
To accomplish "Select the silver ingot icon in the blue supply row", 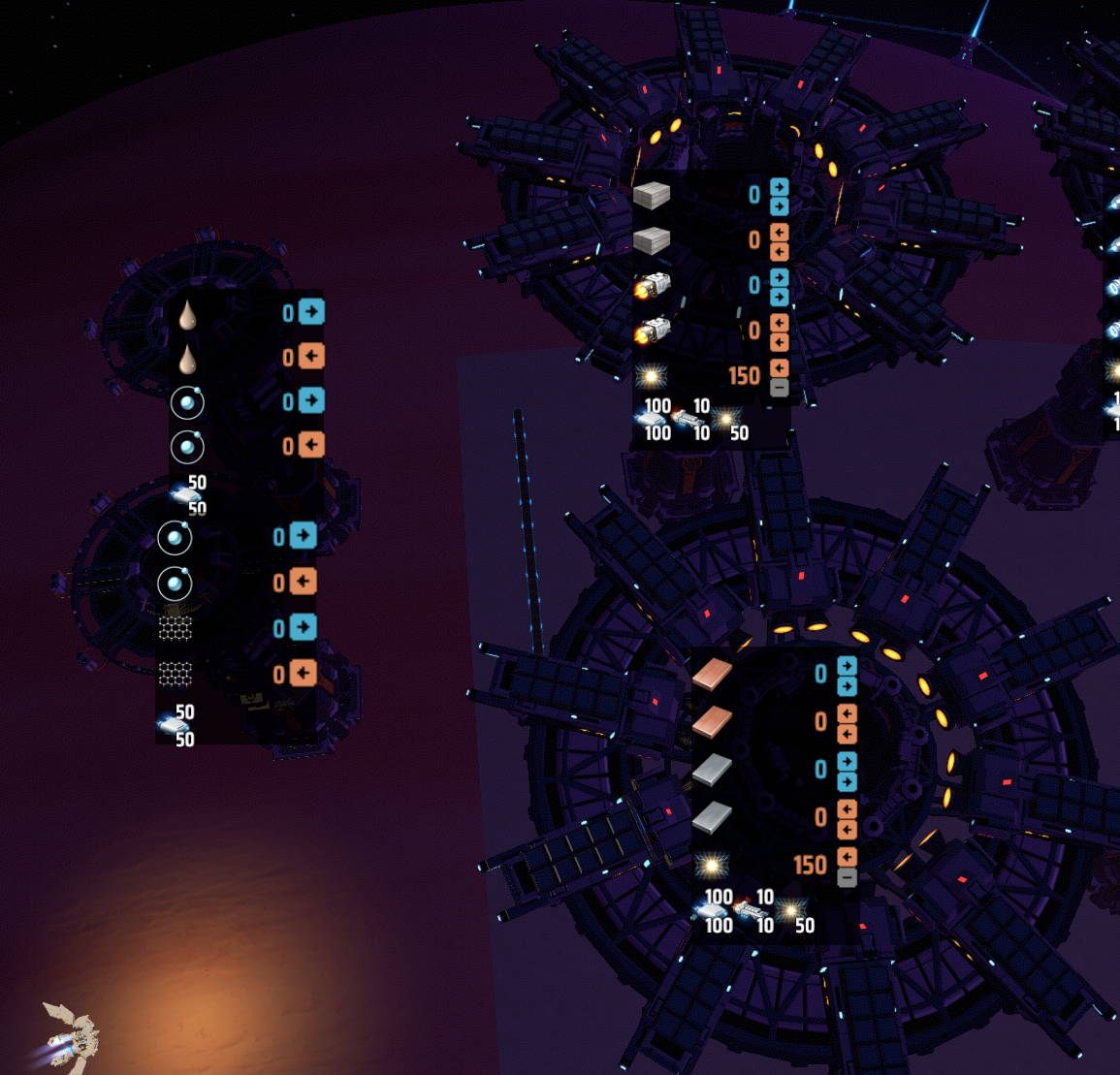I will (x=713, y=770).
